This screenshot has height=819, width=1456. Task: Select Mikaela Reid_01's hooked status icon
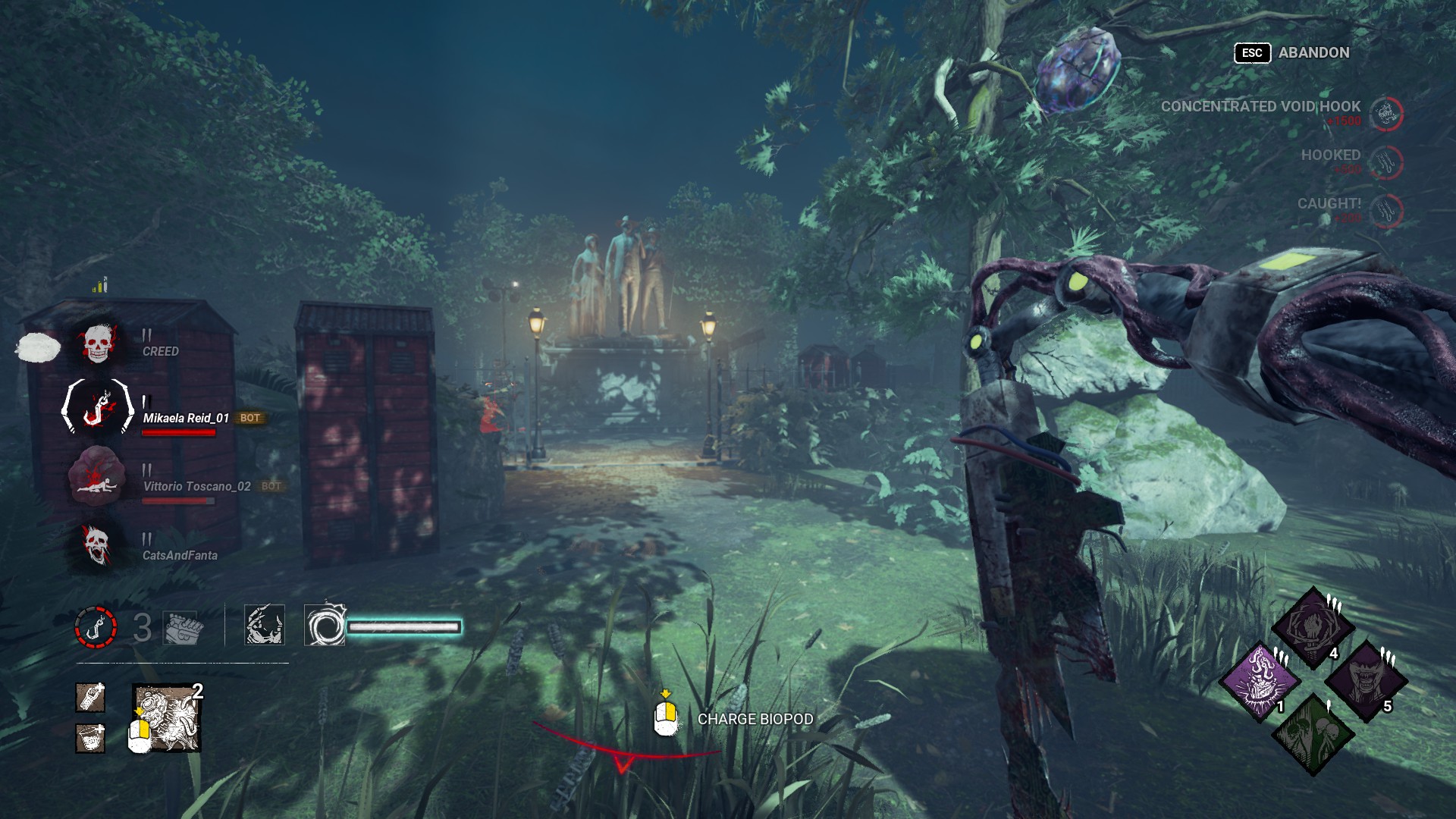pos(97,407)
